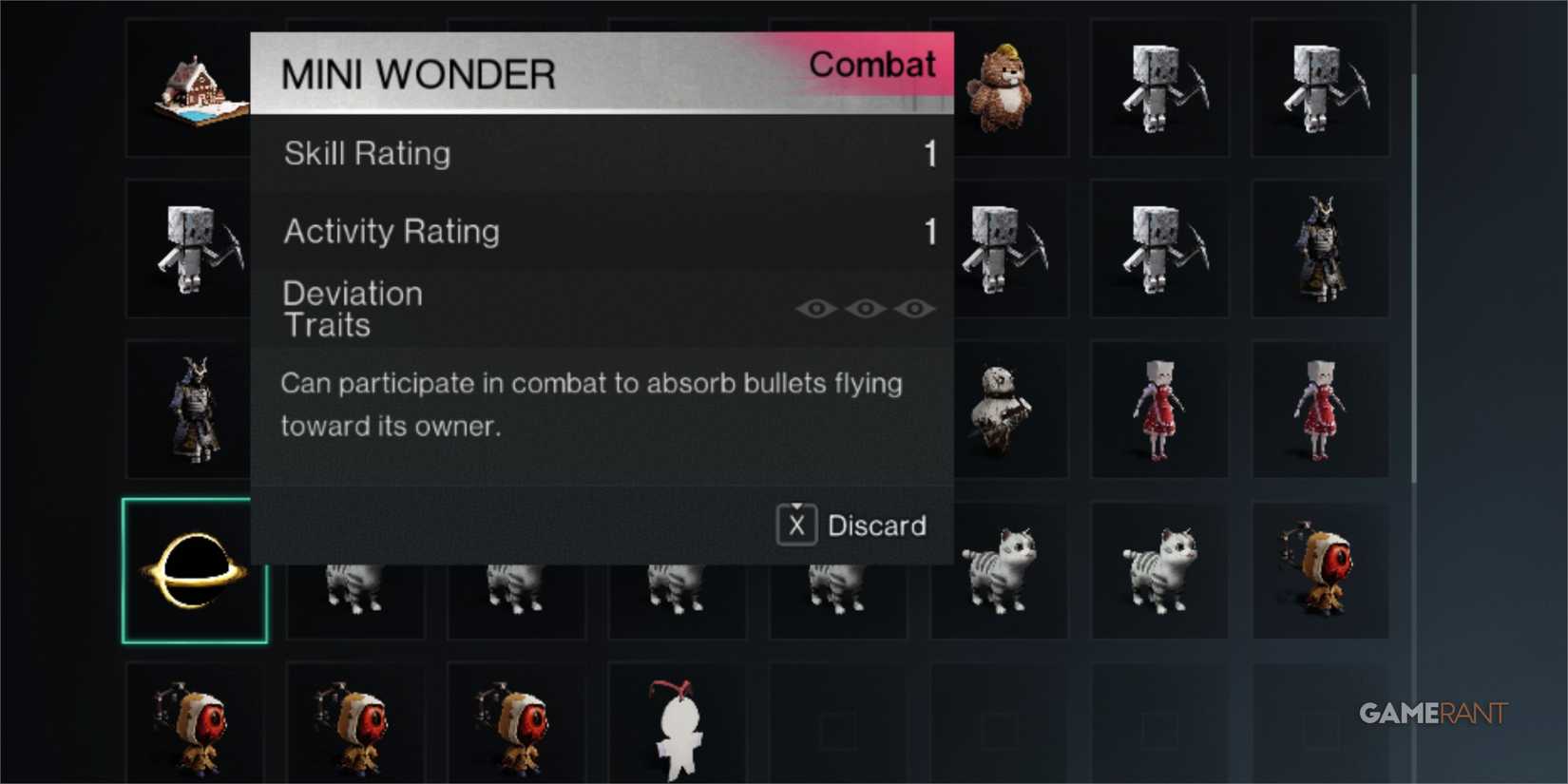Screen dimensions: 1568x784
Task: Select a red-hooded doll in the bottom row
Action: [x=195, y=727]
